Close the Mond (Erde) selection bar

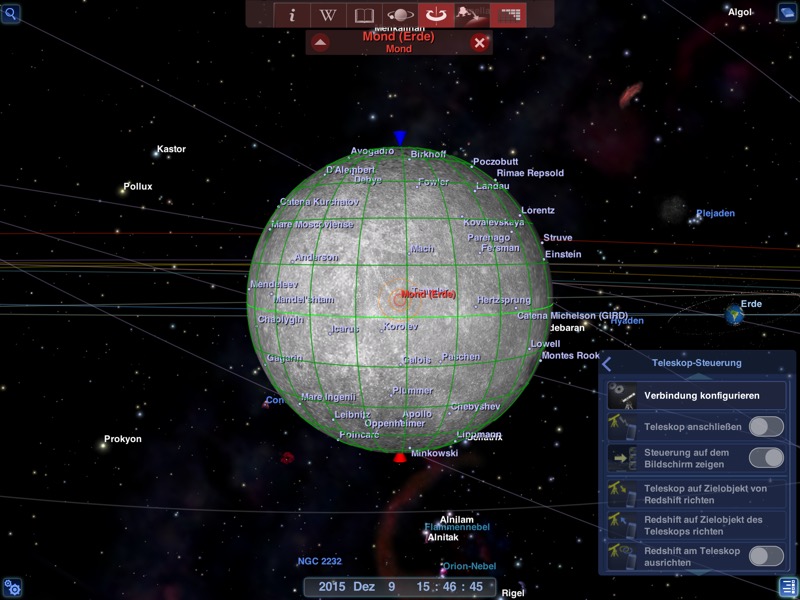tap(480, 42)
